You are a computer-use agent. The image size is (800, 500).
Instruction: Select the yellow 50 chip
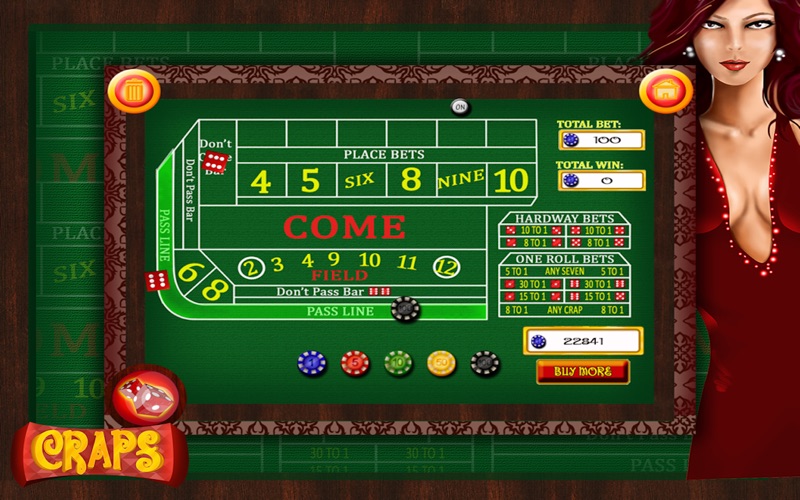click(441, 363)
